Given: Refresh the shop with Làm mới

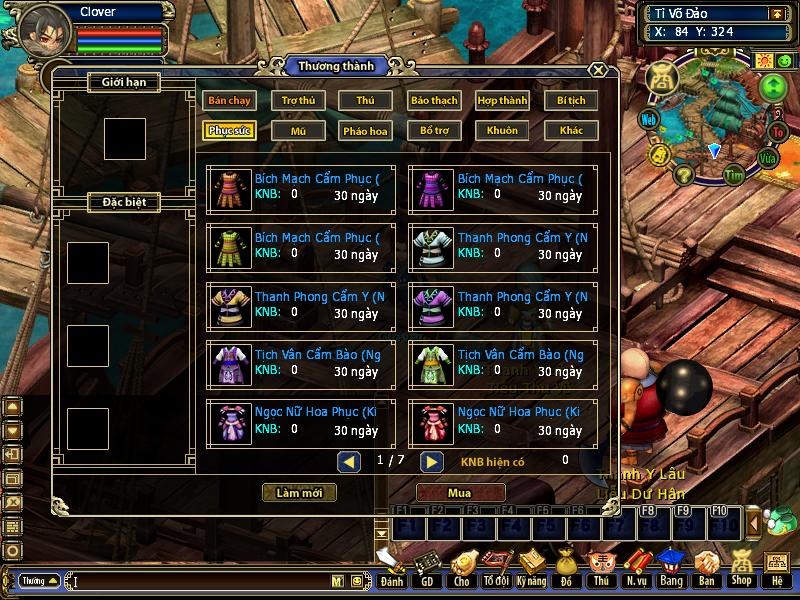Looking at the screenshot, I should (299, 493).
